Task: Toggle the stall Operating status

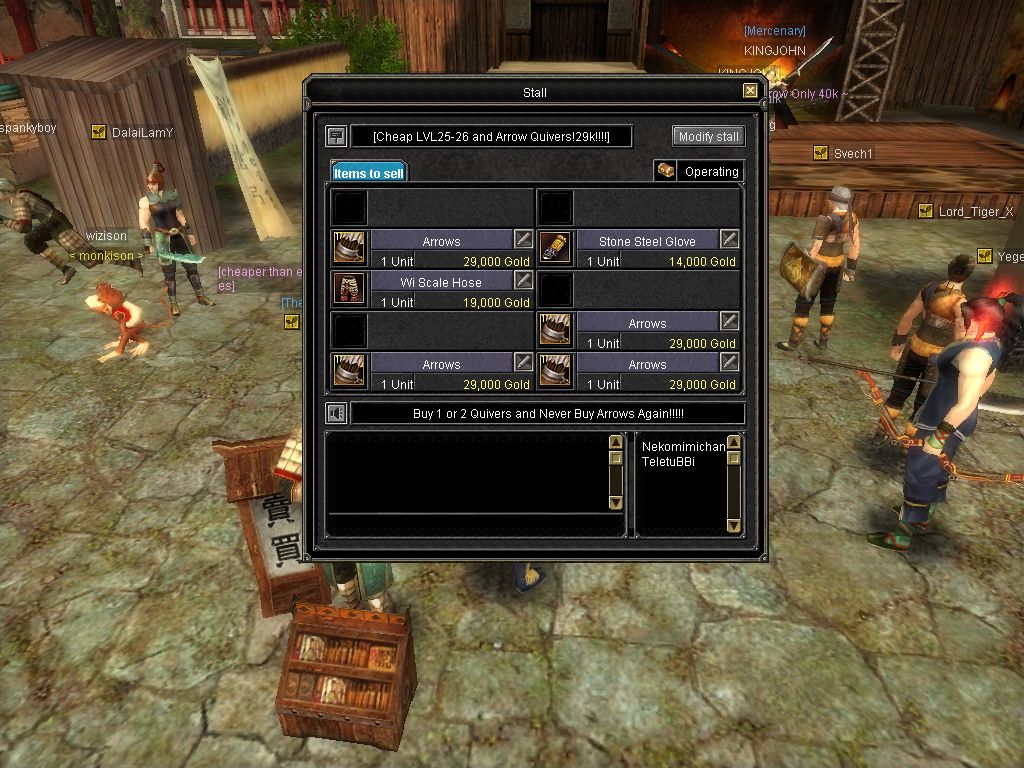Action: click(700, 172)
